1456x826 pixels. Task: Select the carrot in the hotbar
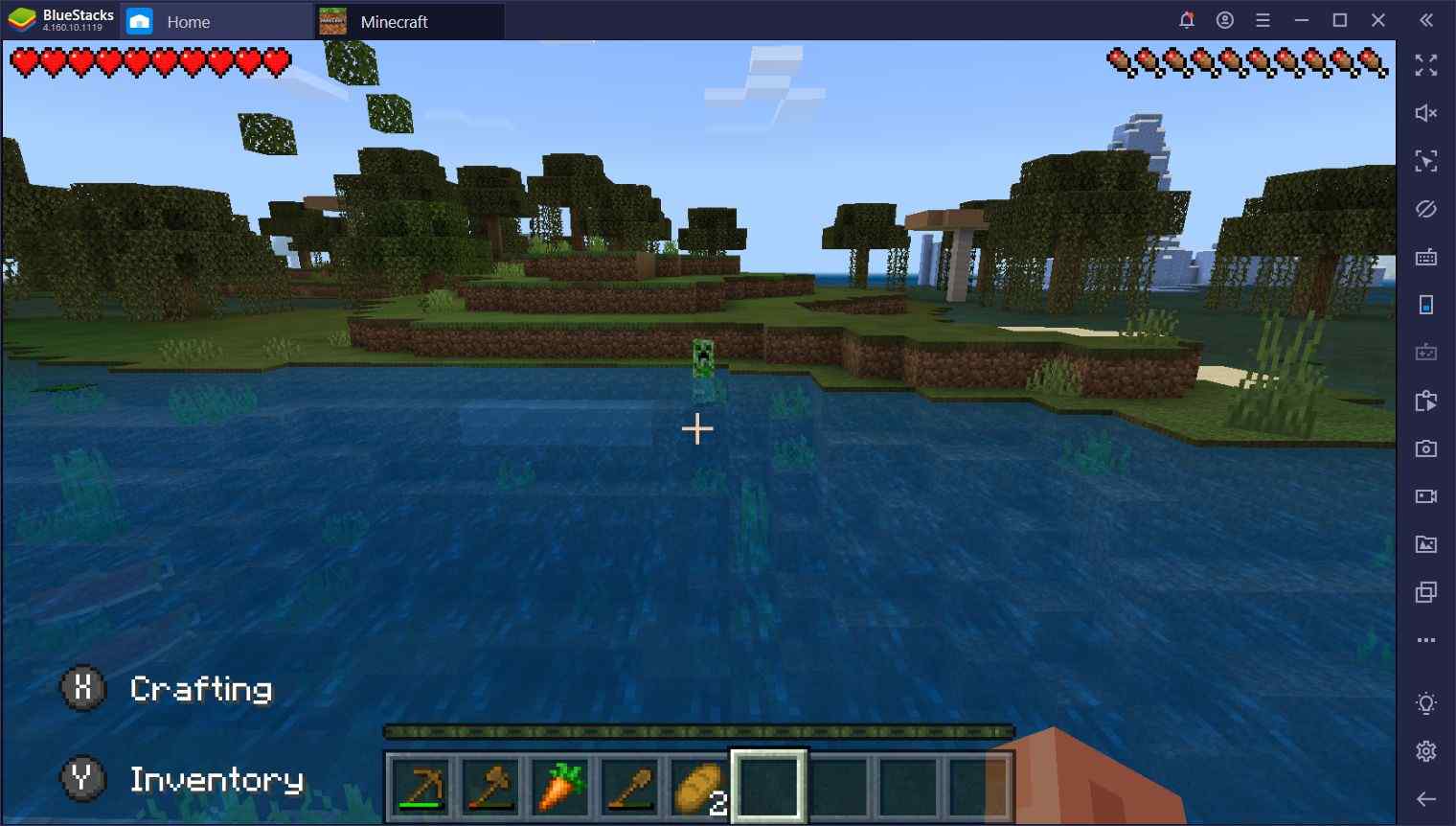[559, 788]
